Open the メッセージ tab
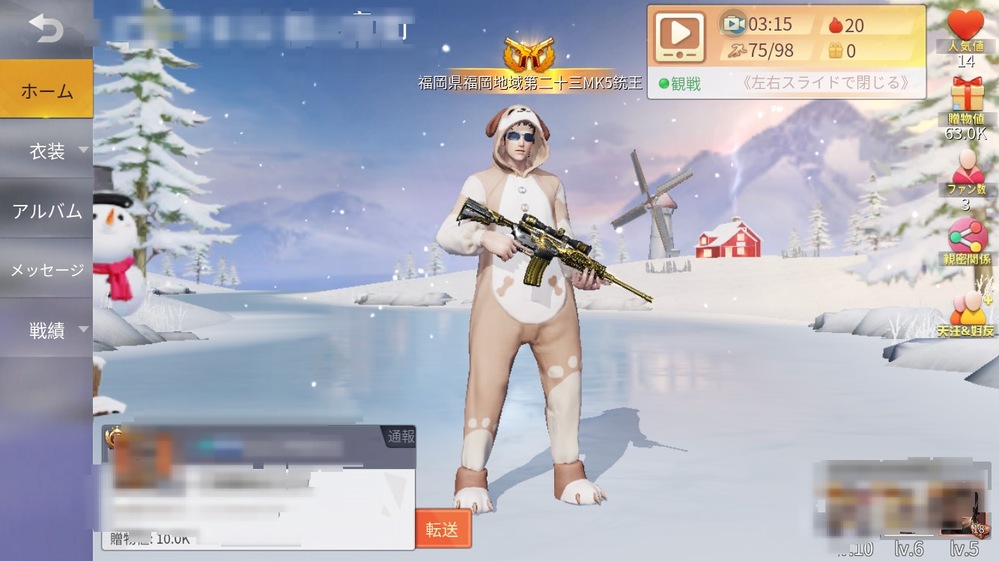The height and width of the screenshot is (561, 999). click(46, 270)
